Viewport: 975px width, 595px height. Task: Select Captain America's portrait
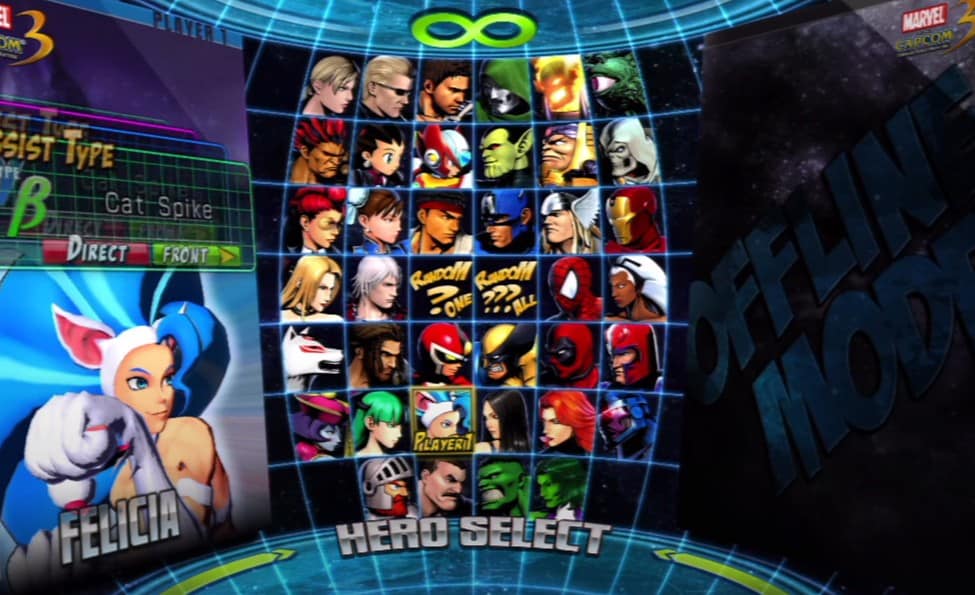[504, 220]
